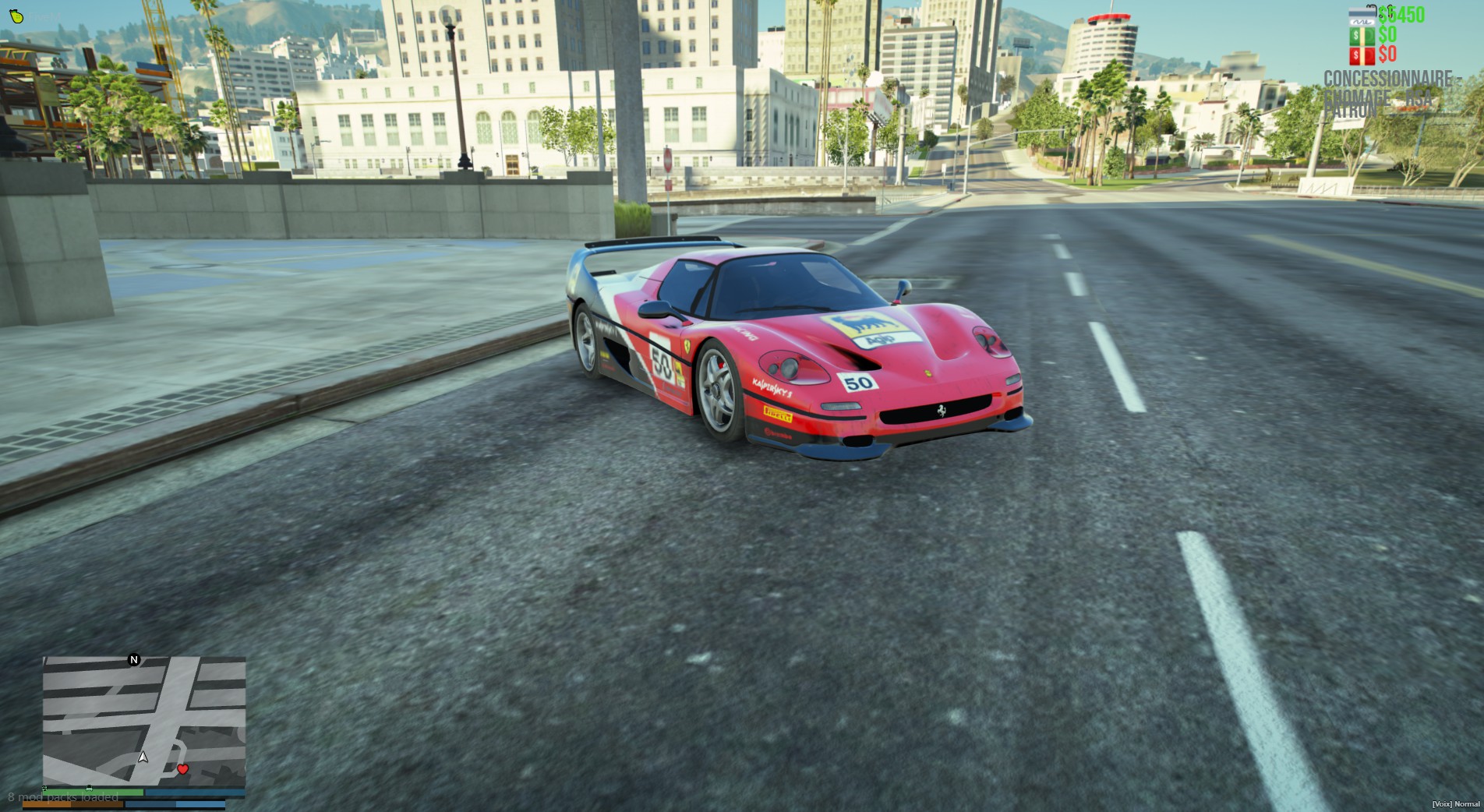
Task: Click the white player arrow on the minimap
Action: (143, 757)
